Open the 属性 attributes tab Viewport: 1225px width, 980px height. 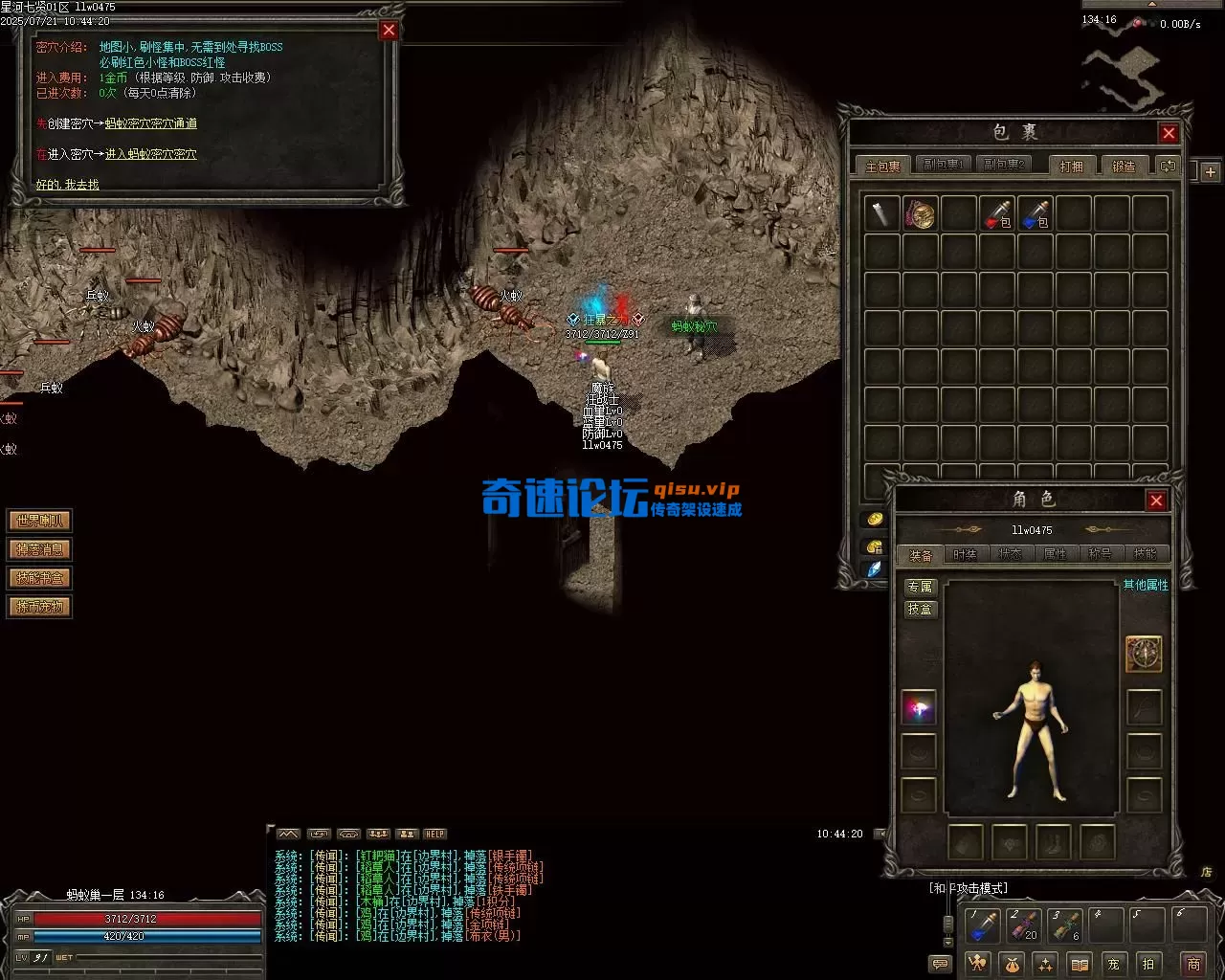click(1055, 554)
